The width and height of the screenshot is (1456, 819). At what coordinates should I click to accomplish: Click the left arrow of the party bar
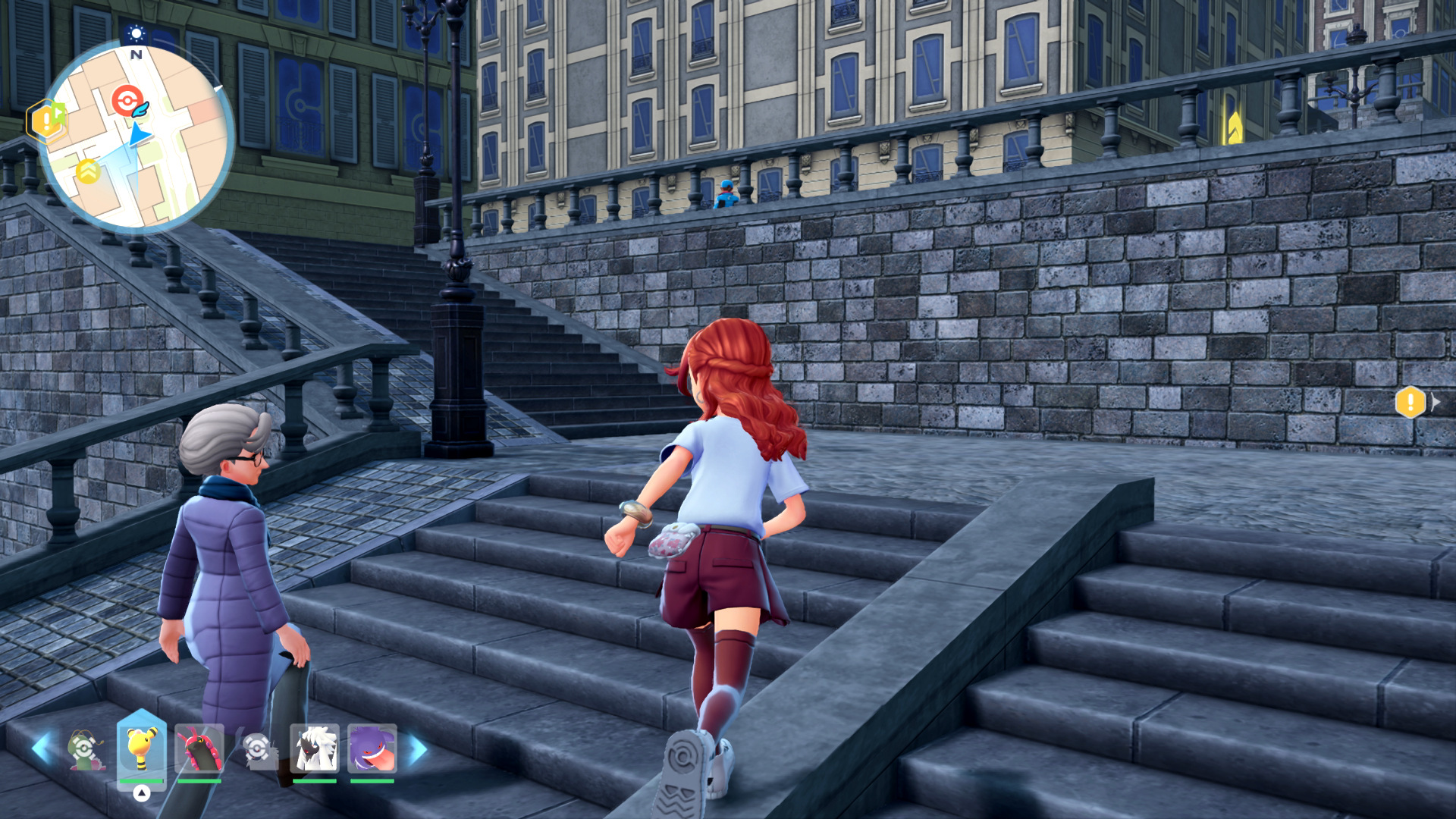click(41, 748)
